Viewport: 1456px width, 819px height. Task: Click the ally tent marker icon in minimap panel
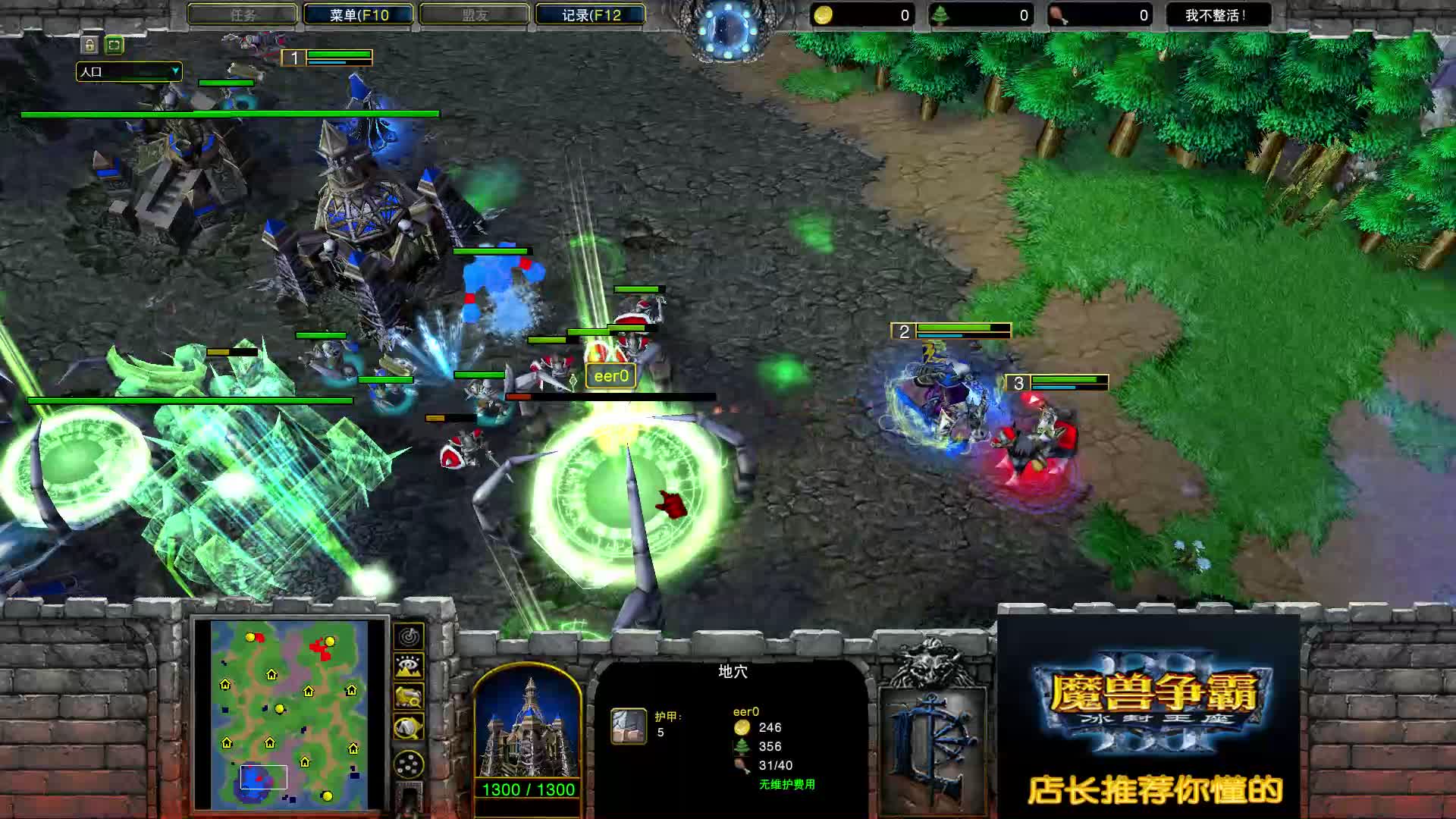[408, 728]
